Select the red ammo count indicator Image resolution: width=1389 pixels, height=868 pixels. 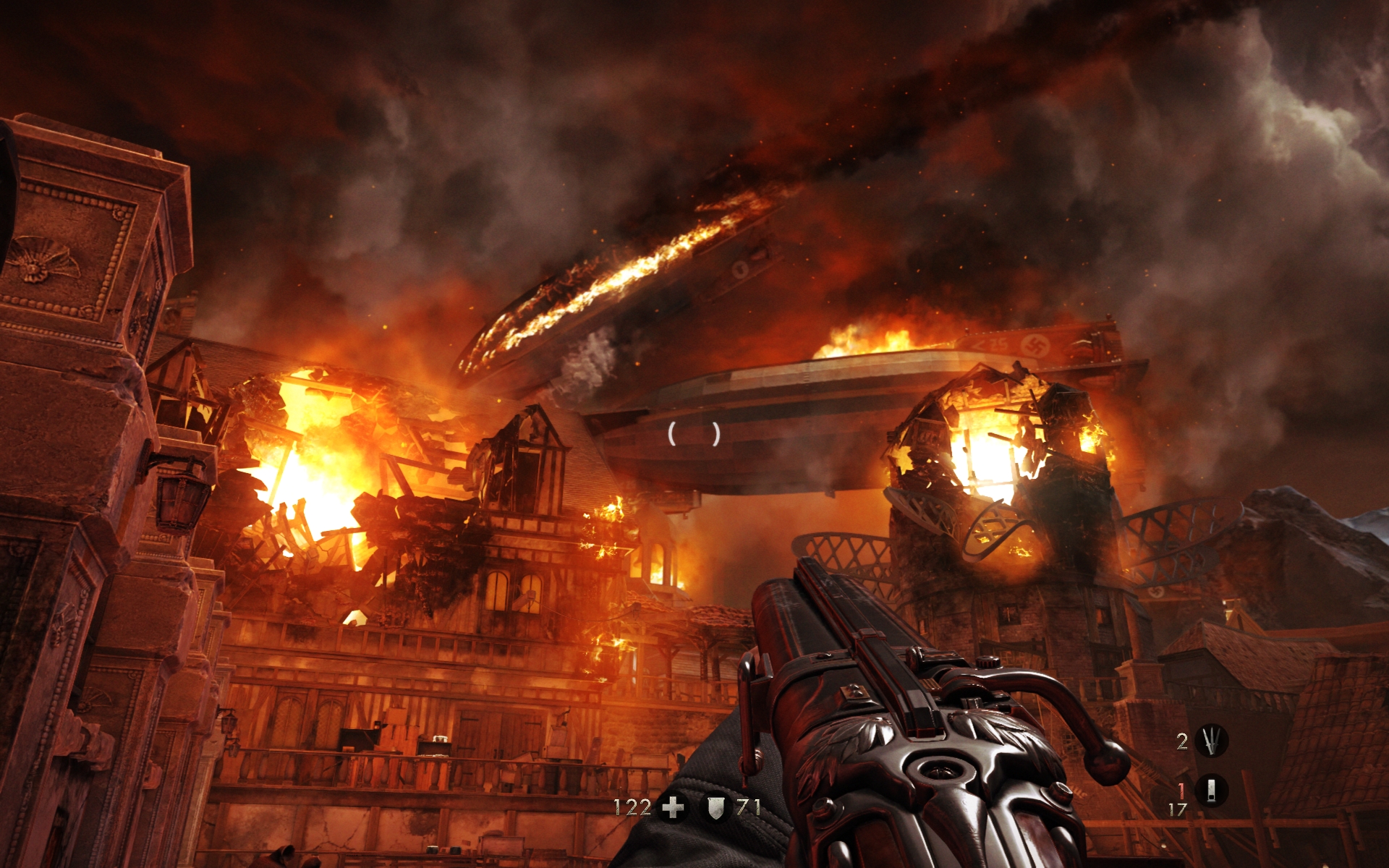(1181, 791)
